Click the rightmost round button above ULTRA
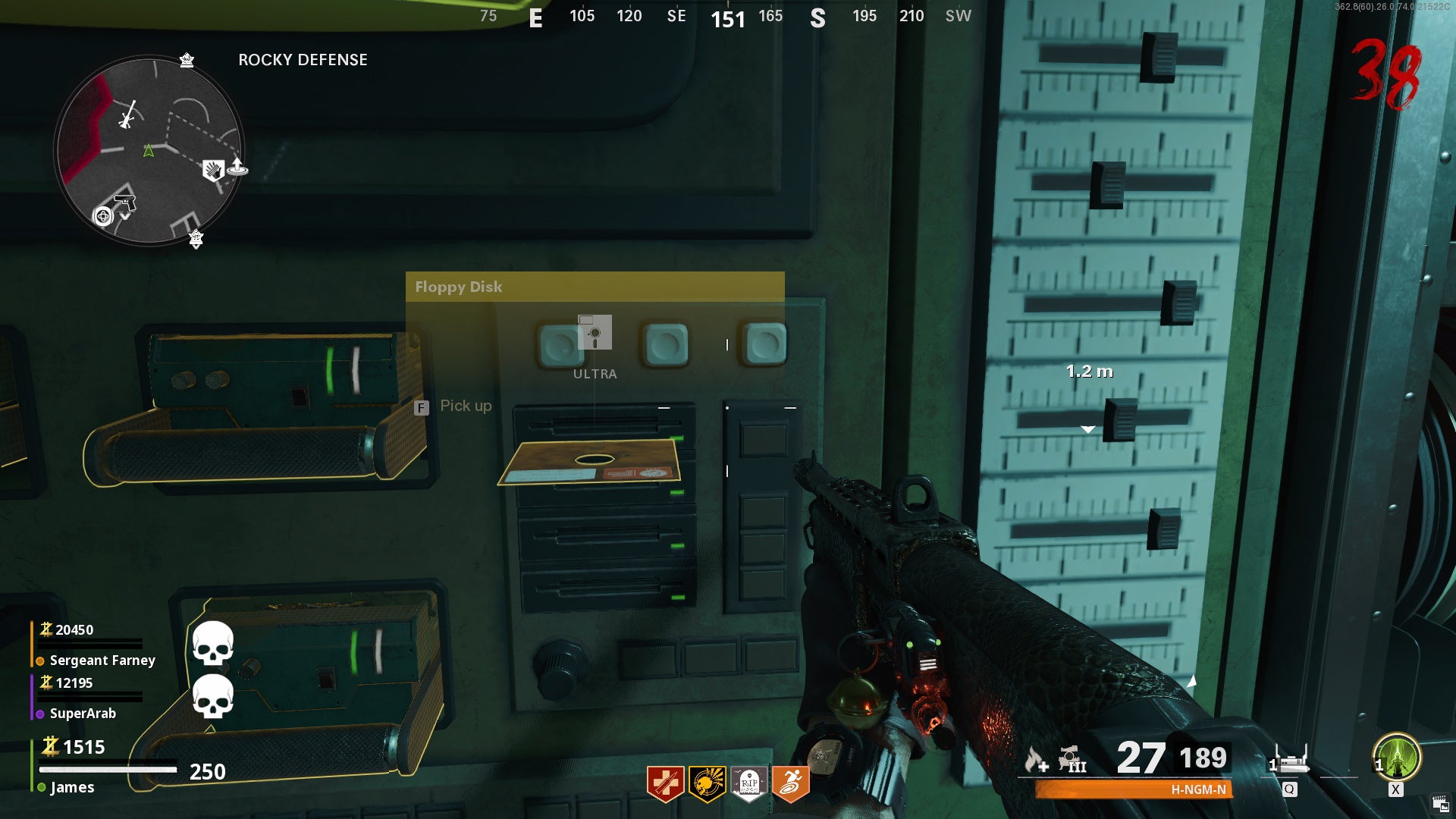This screenshot has height=819, width=1456. coord(764,344)
